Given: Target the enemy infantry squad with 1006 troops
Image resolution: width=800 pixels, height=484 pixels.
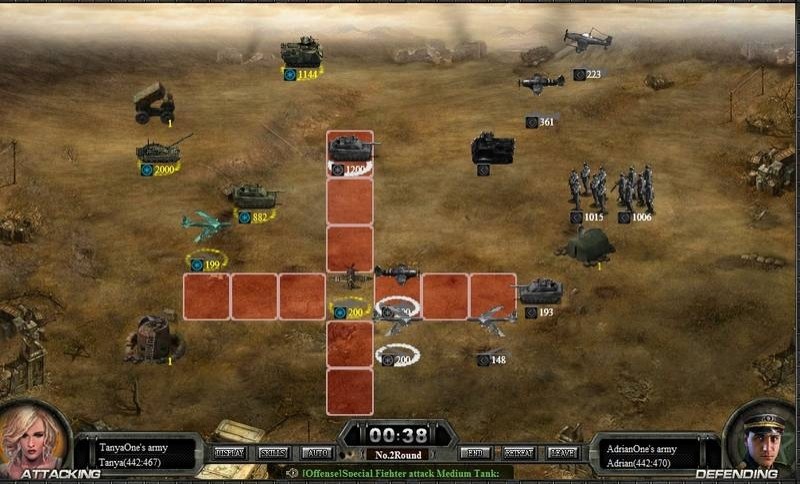Looking at the screenshot, I should pos(635,187).
